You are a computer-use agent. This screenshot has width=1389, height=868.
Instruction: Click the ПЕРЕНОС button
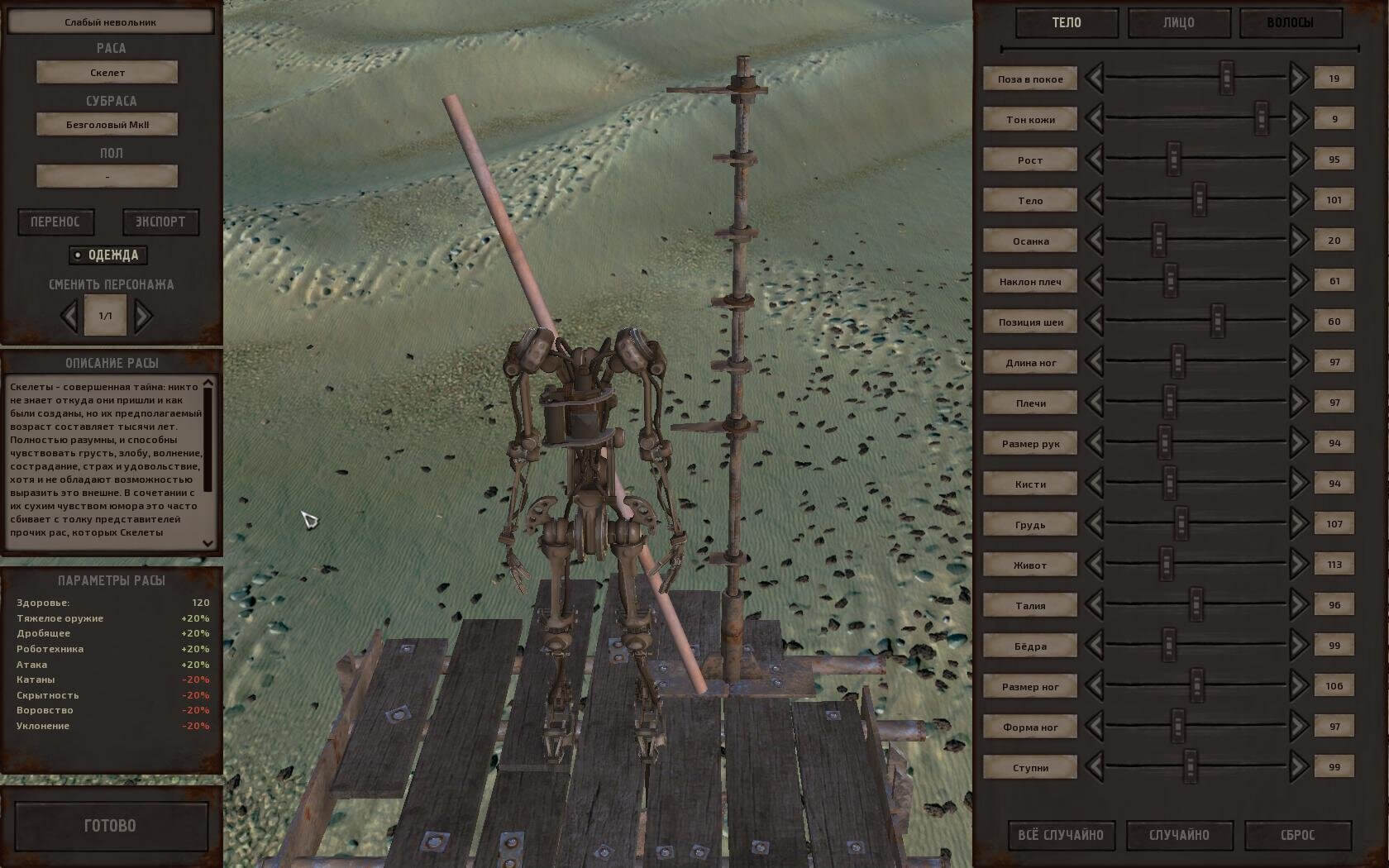tap(55, 222)
